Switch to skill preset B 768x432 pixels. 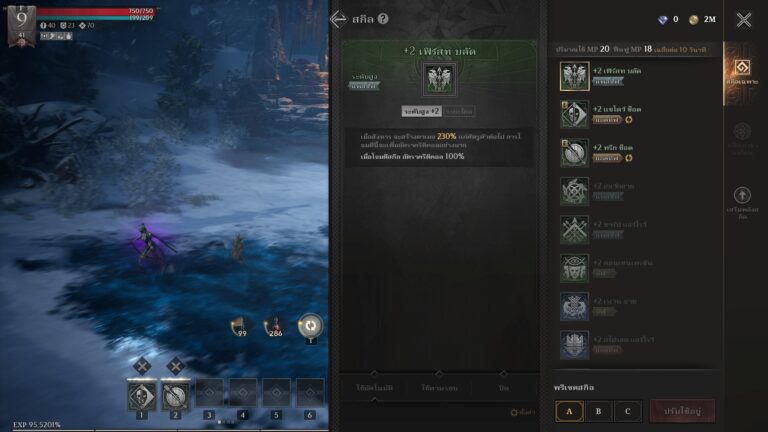598,410
